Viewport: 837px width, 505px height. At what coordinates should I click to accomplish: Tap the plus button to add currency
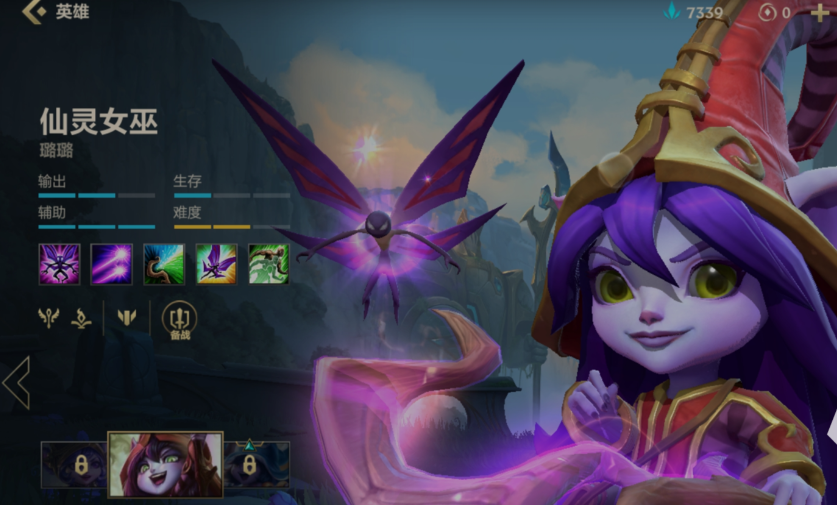click(x=820, y=12)
